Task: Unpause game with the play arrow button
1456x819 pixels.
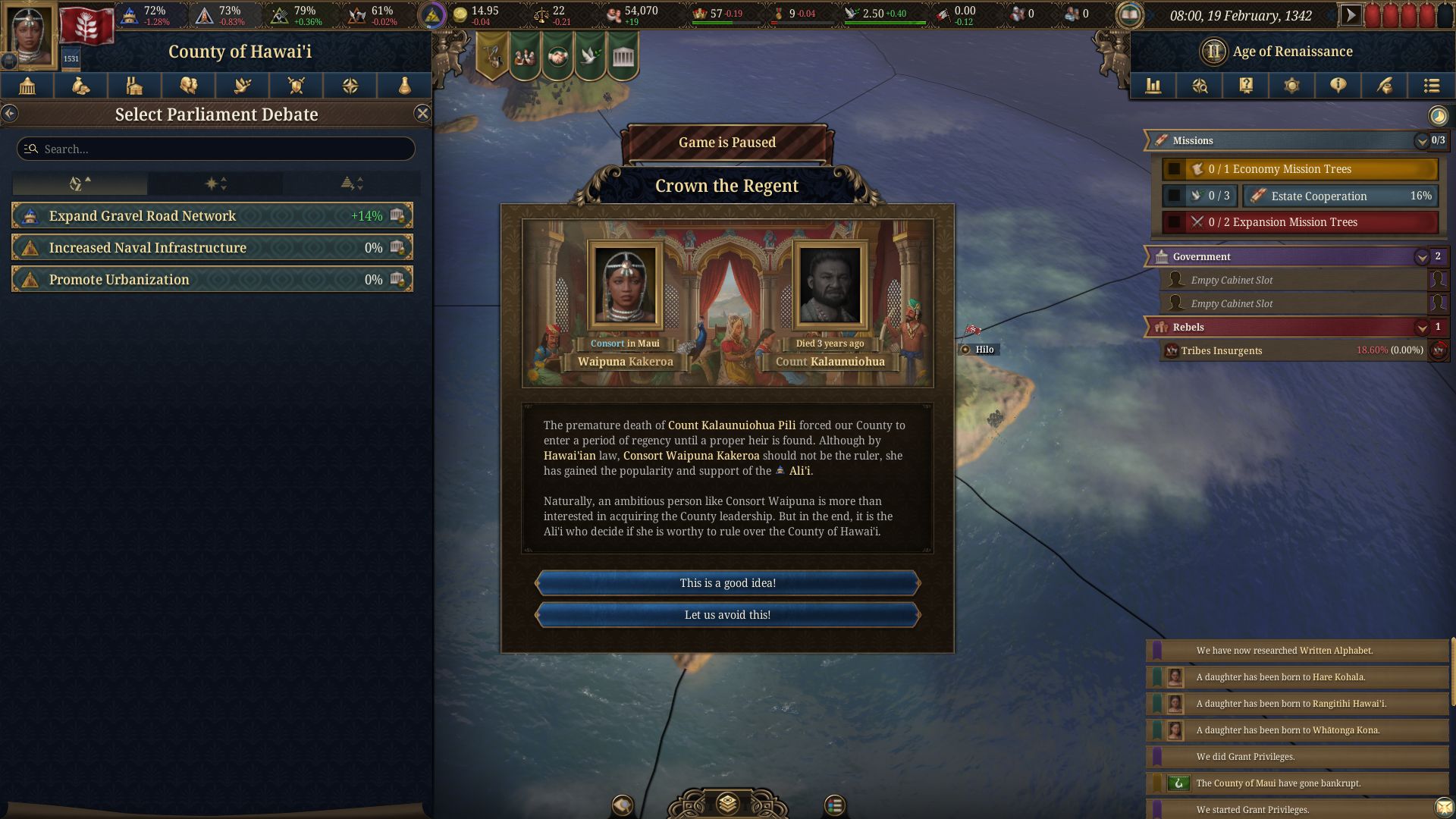Action: [1350, 14]
